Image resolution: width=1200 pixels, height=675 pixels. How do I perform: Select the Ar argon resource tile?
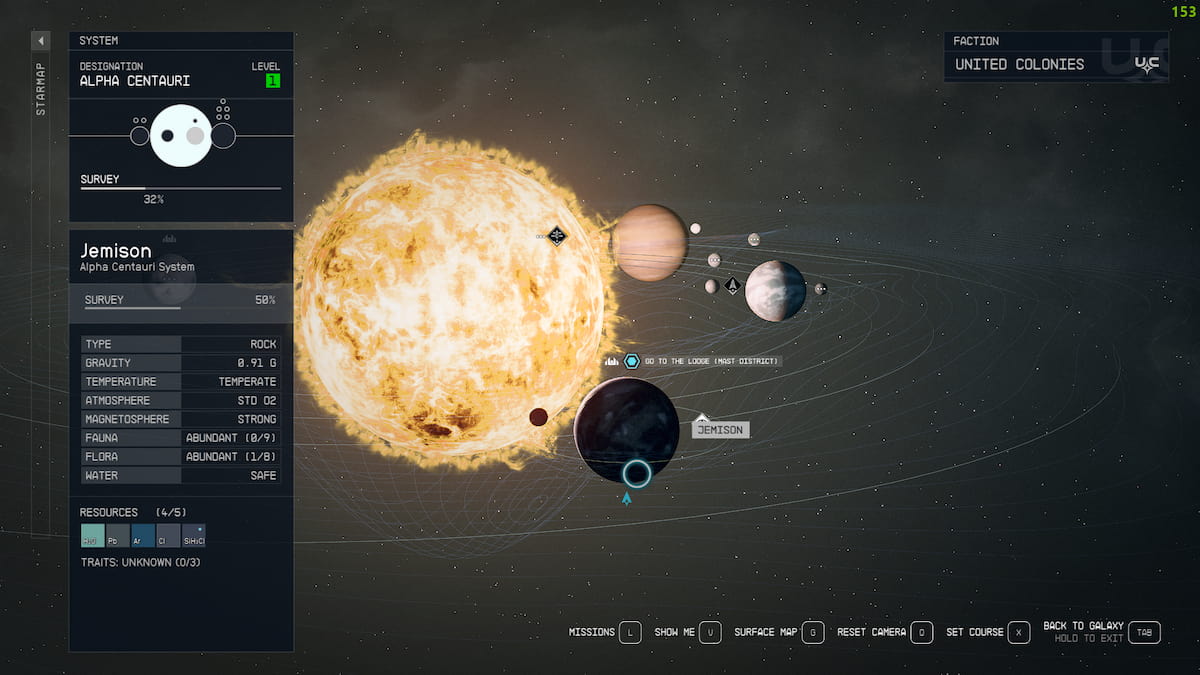point(143,536)
